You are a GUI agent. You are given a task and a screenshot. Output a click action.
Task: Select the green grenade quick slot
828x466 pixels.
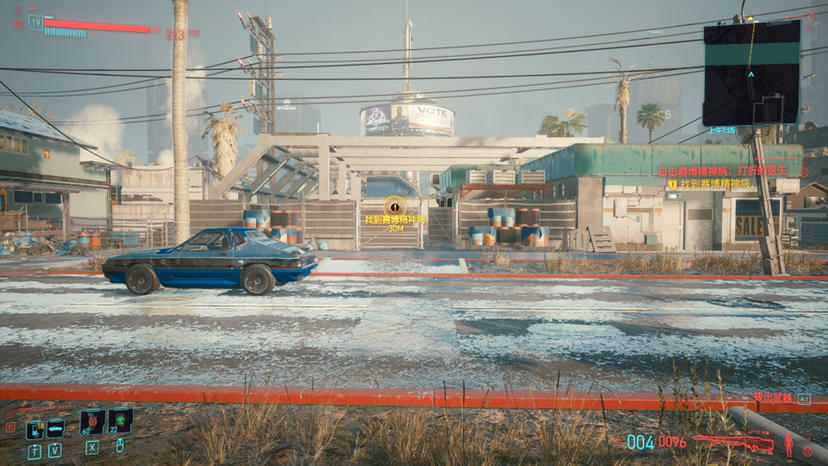120,422
